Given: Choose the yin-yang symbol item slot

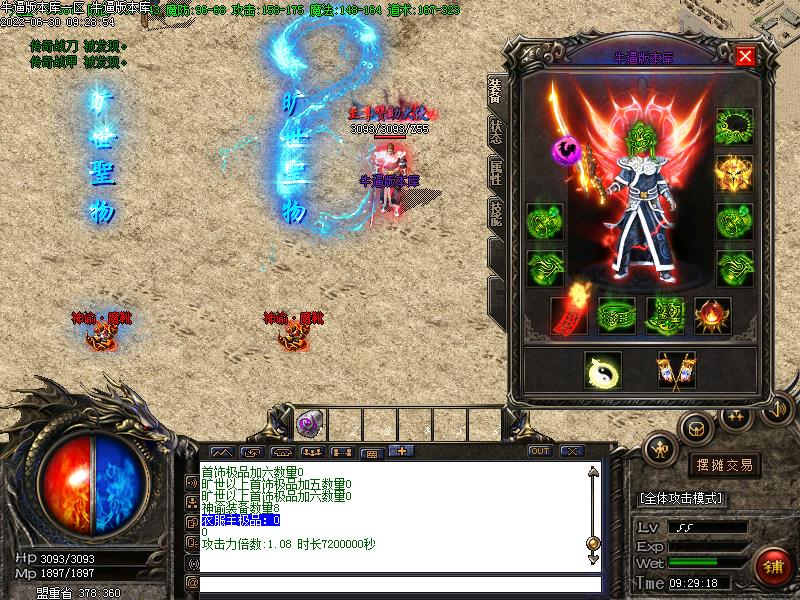Looking at the screenshot, I should pyautogui.click(x=602, y=370).
